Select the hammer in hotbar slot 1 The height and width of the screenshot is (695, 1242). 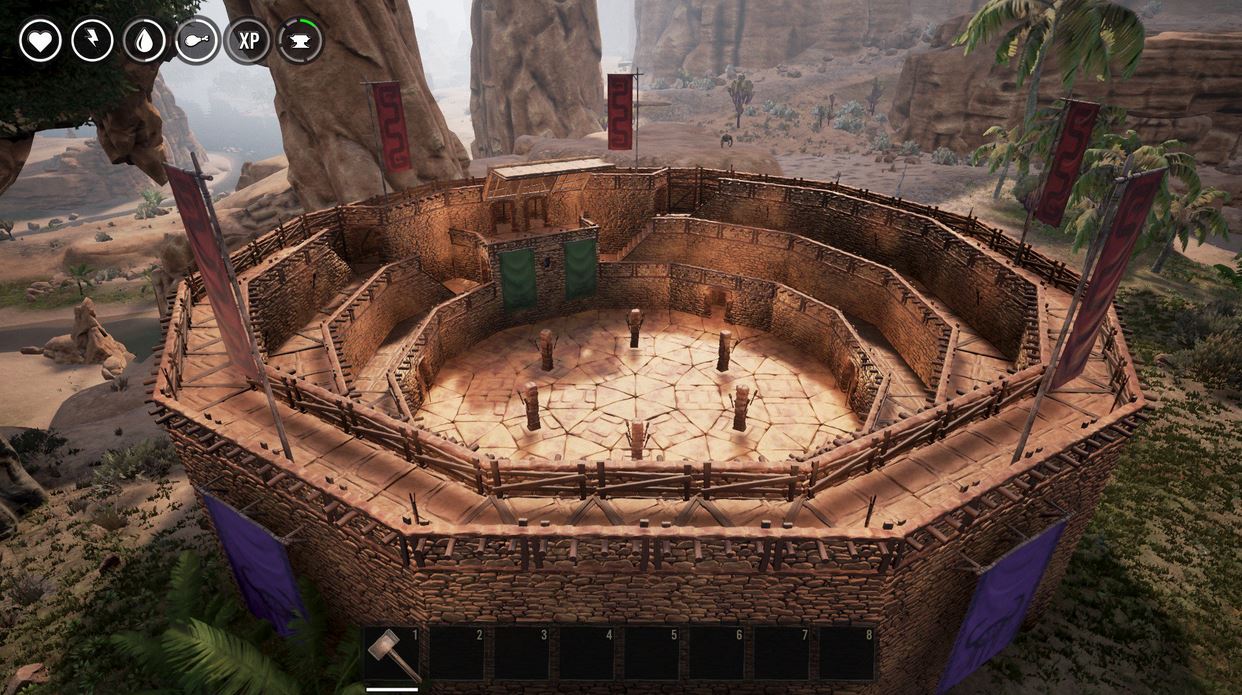[x=391, y=654]
